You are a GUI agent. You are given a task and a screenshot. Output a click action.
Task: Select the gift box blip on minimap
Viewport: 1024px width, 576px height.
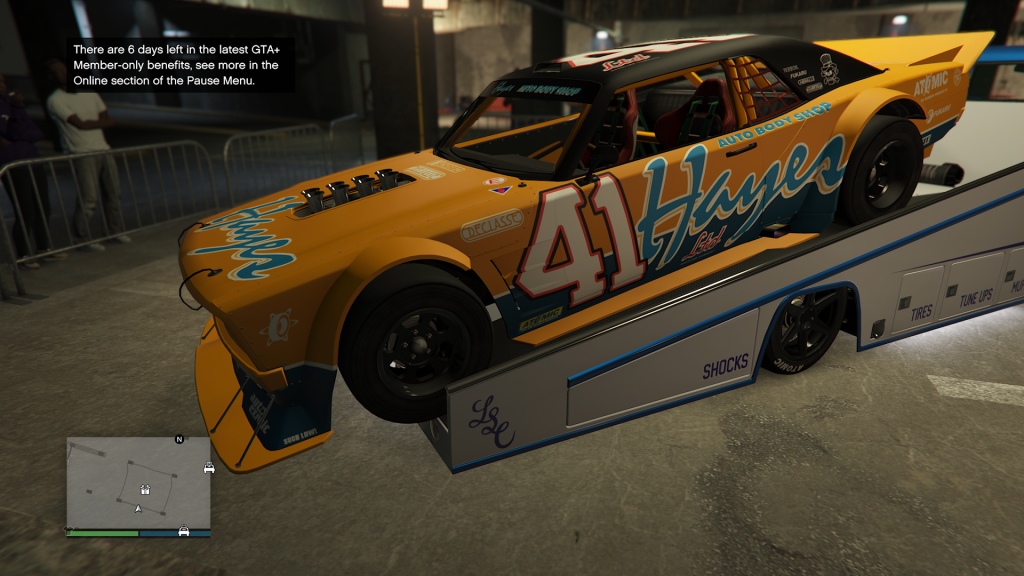(x=145, y=490)
